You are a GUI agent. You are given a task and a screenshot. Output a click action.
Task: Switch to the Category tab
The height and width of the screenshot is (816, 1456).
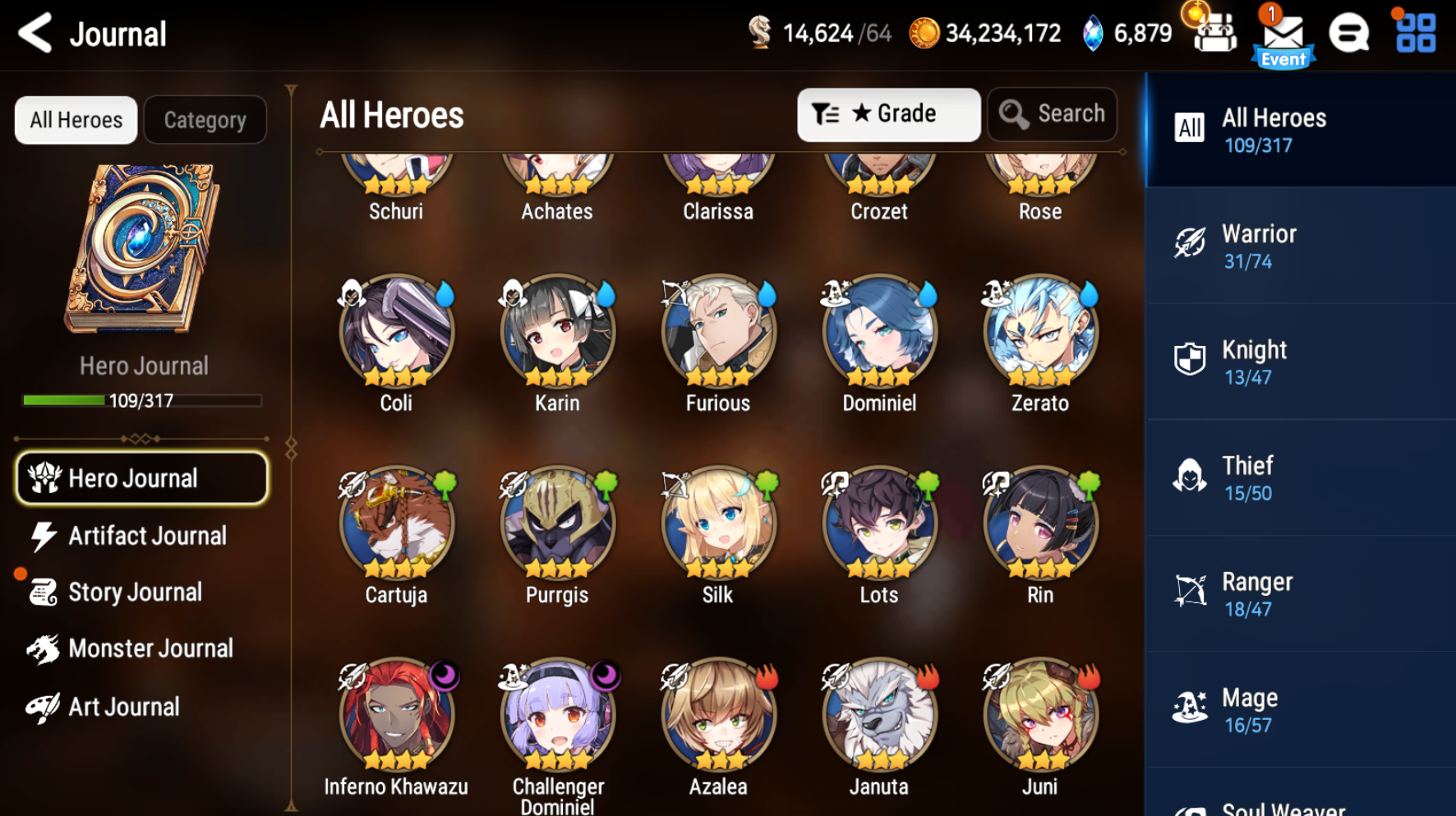[205, 119]
